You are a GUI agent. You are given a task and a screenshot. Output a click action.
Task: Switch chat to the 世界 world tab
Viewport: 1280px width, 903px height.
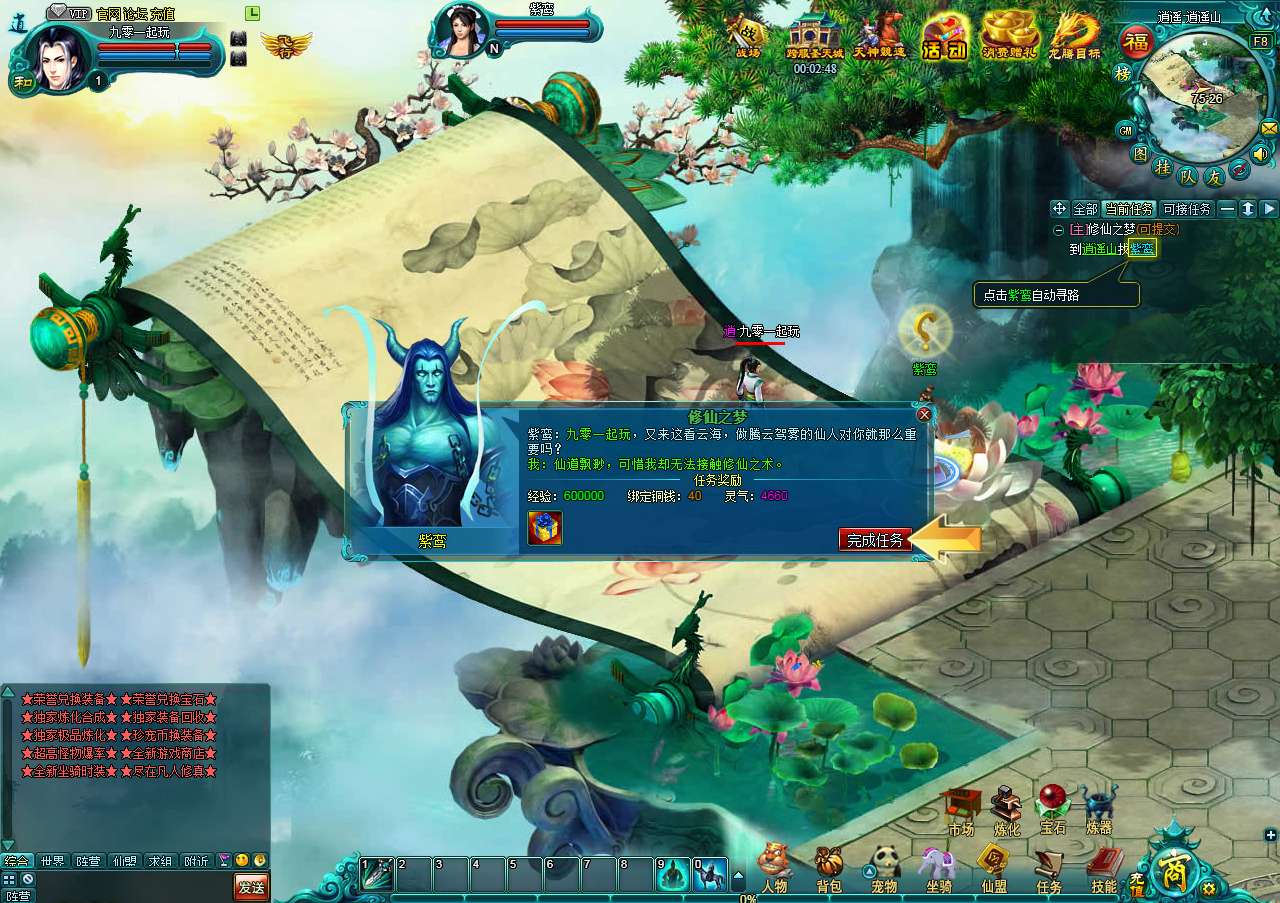(52, 861)
